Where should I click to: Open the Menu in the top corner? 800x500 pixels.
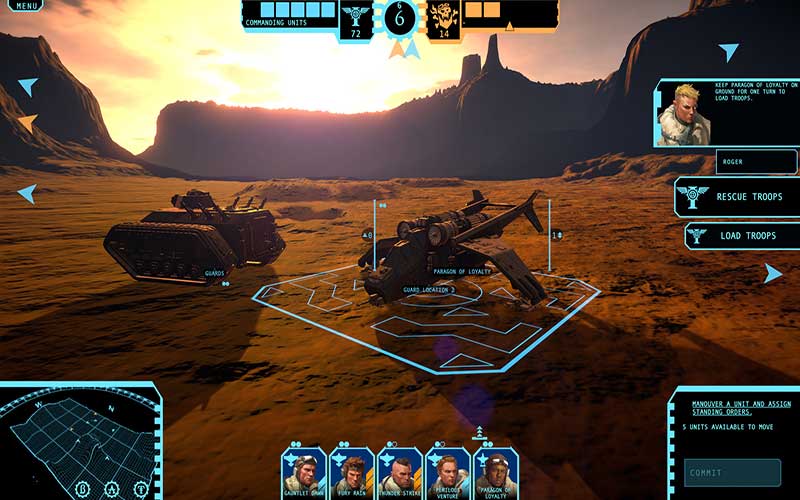[27, 6]
